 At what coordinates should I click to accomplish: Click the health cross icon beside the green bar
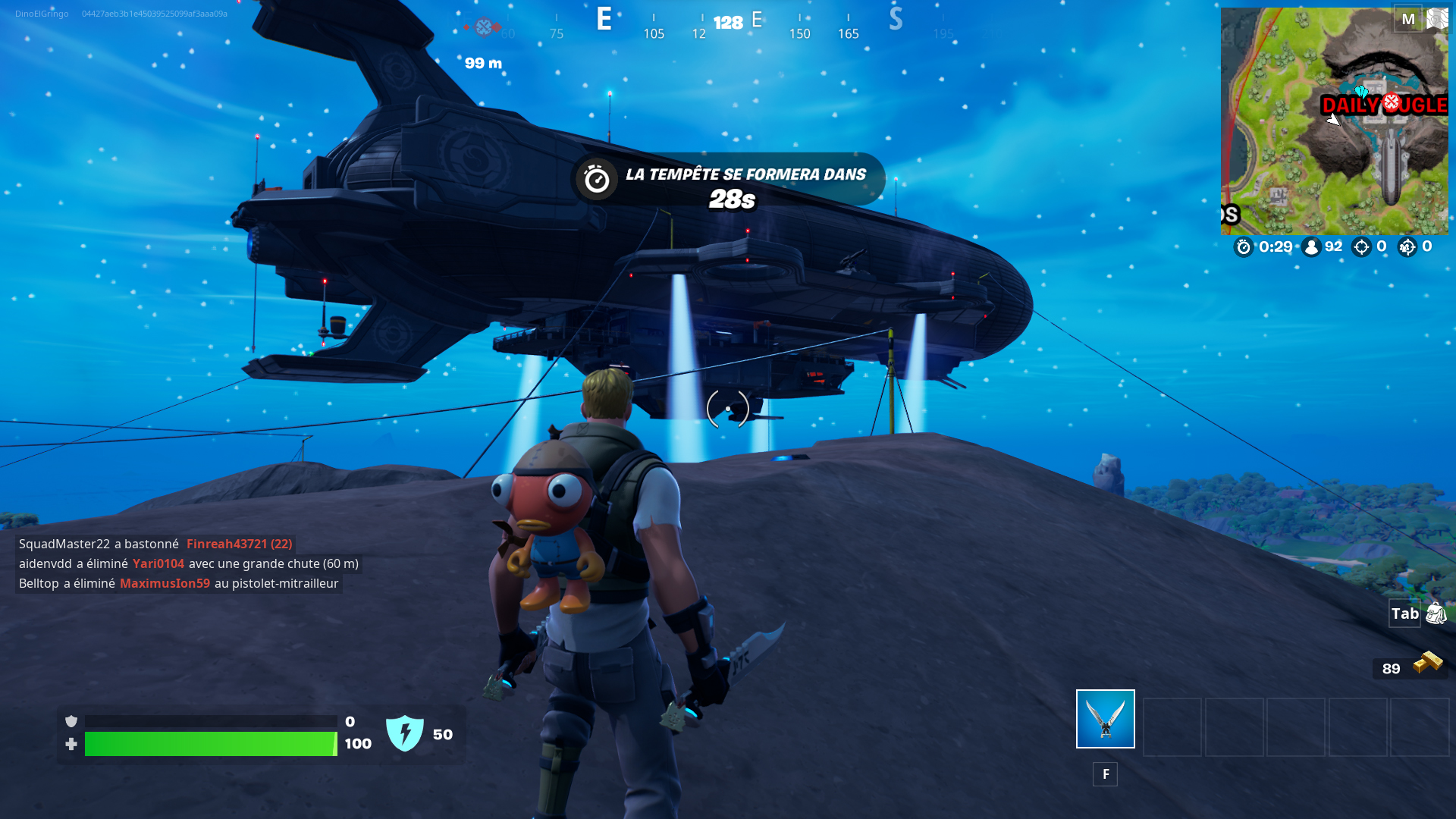[x=72, y=744]
